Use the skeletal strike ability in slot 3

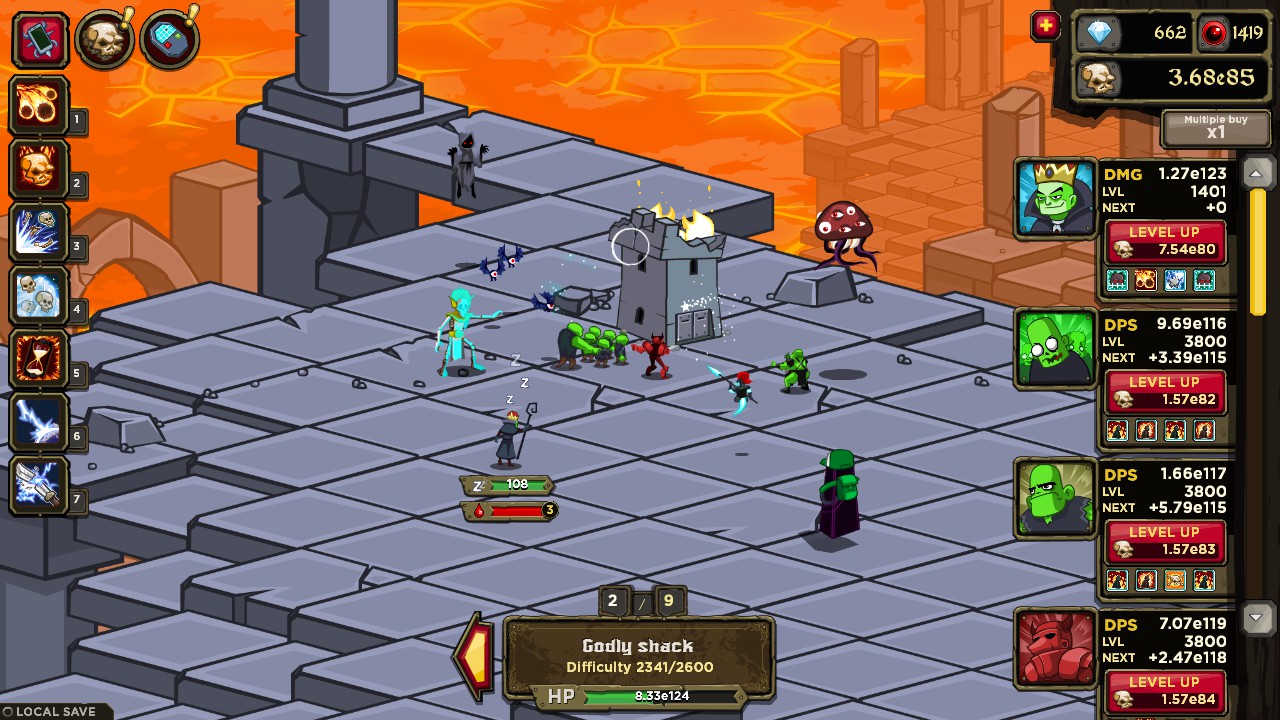40,231
